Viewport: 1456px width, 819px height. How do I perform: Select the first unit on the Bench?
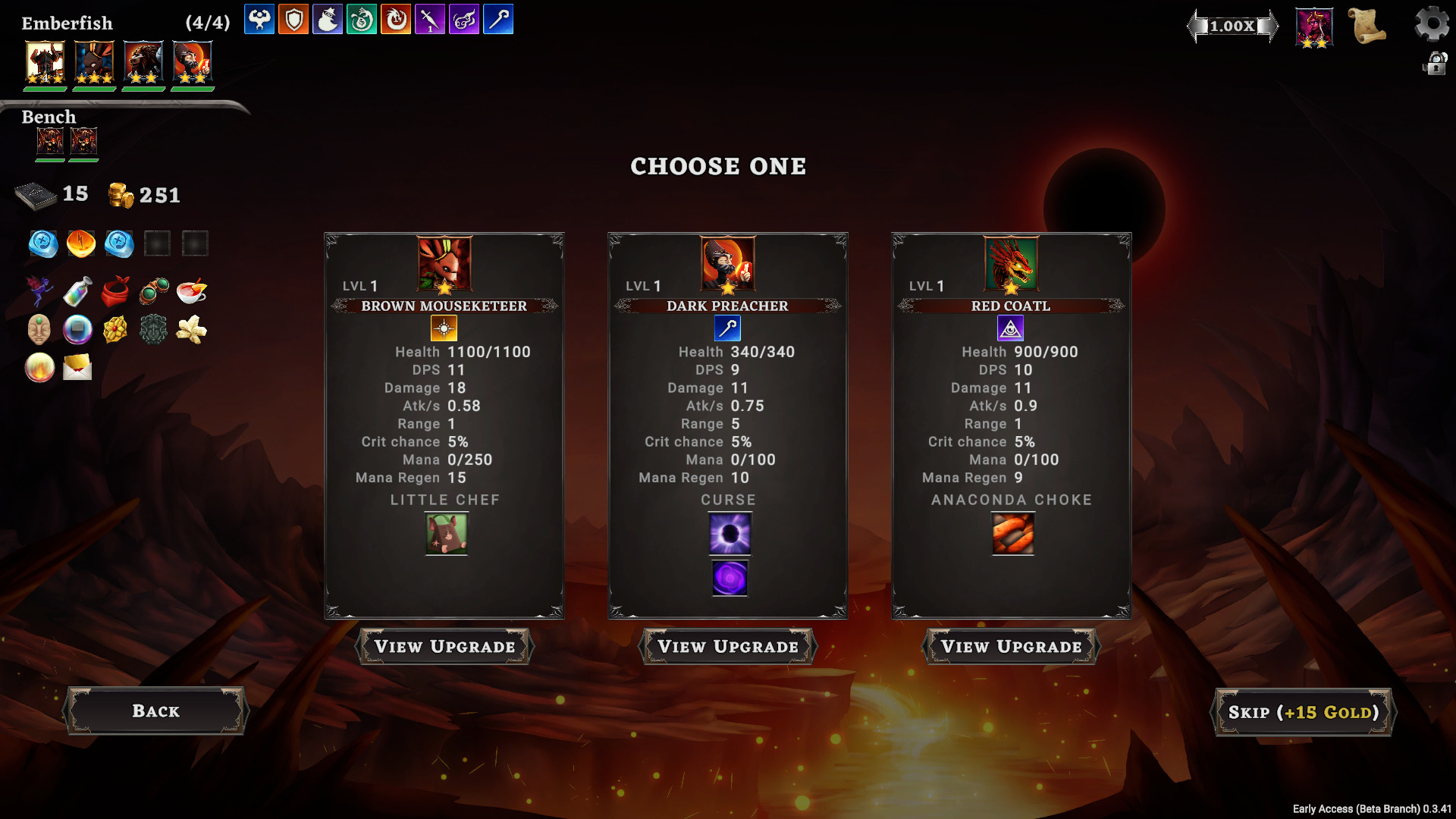pos(50,140)
